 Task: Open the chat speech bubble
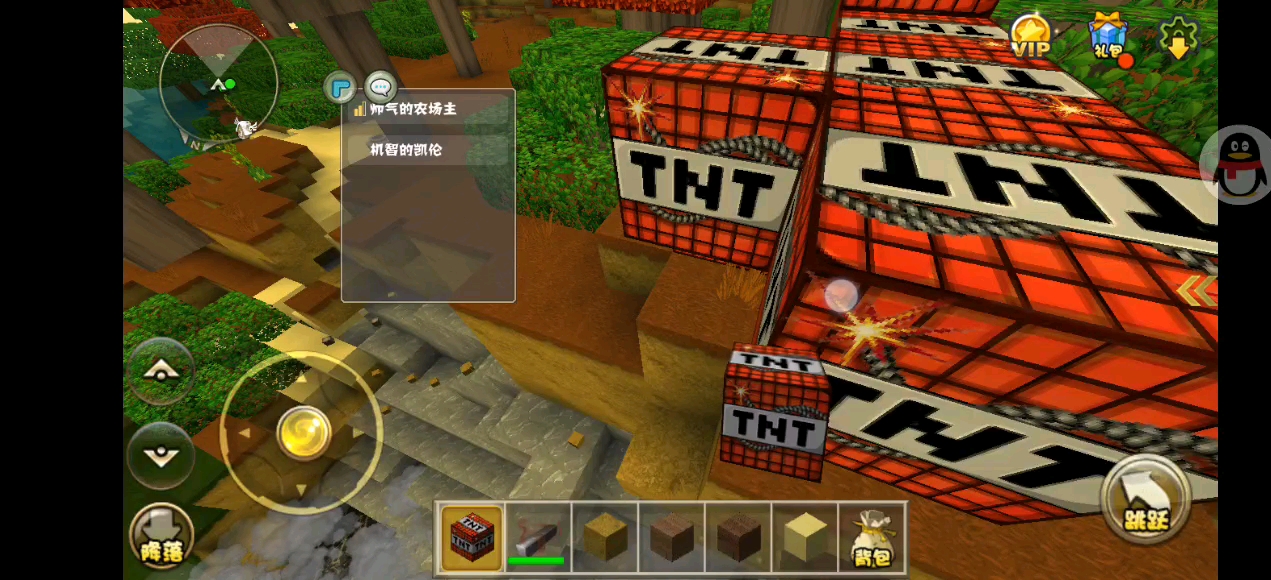(381, 87)
